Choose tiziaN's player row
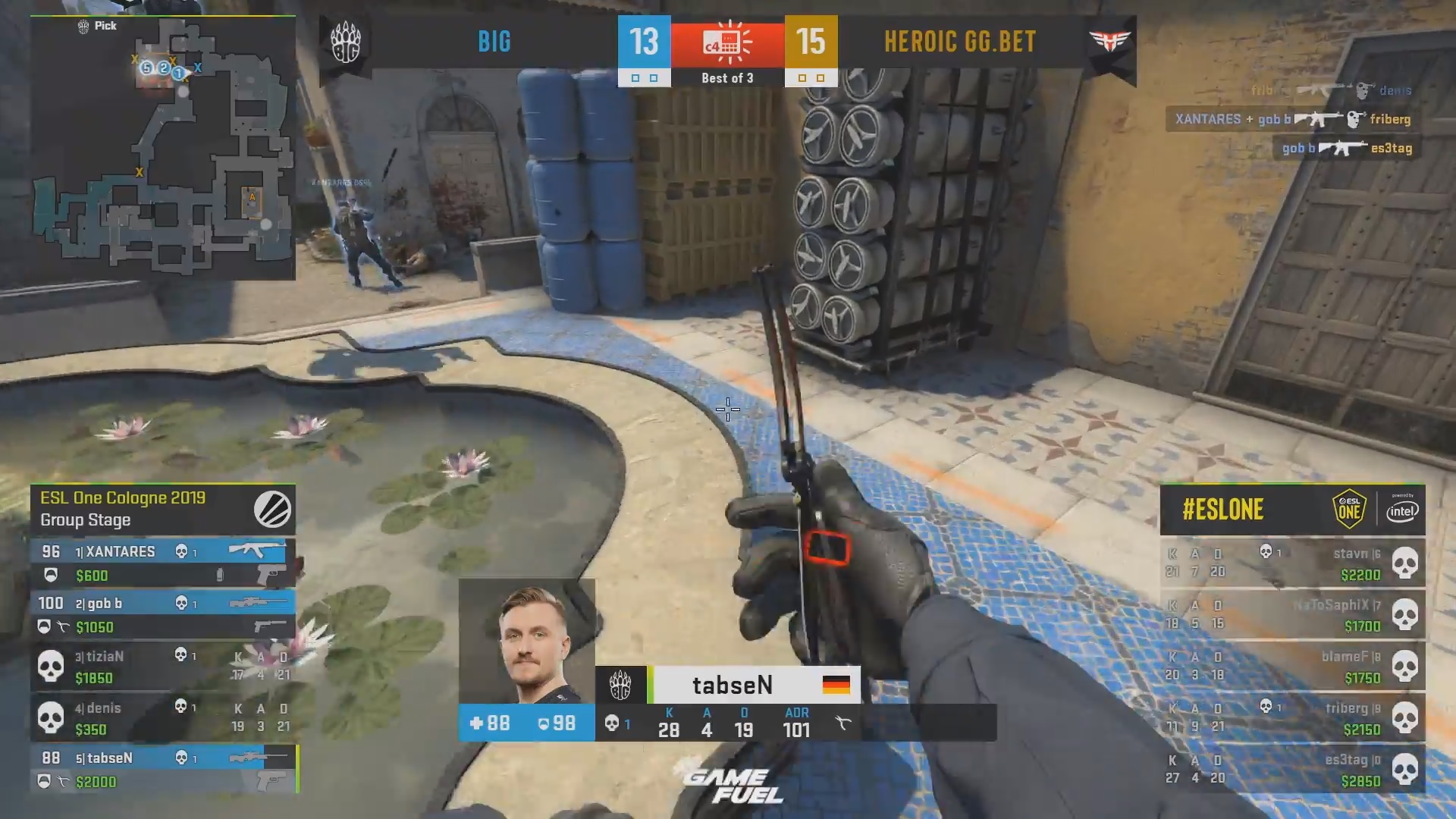This screenshot has width=1456, height=819. click(162, 666)
